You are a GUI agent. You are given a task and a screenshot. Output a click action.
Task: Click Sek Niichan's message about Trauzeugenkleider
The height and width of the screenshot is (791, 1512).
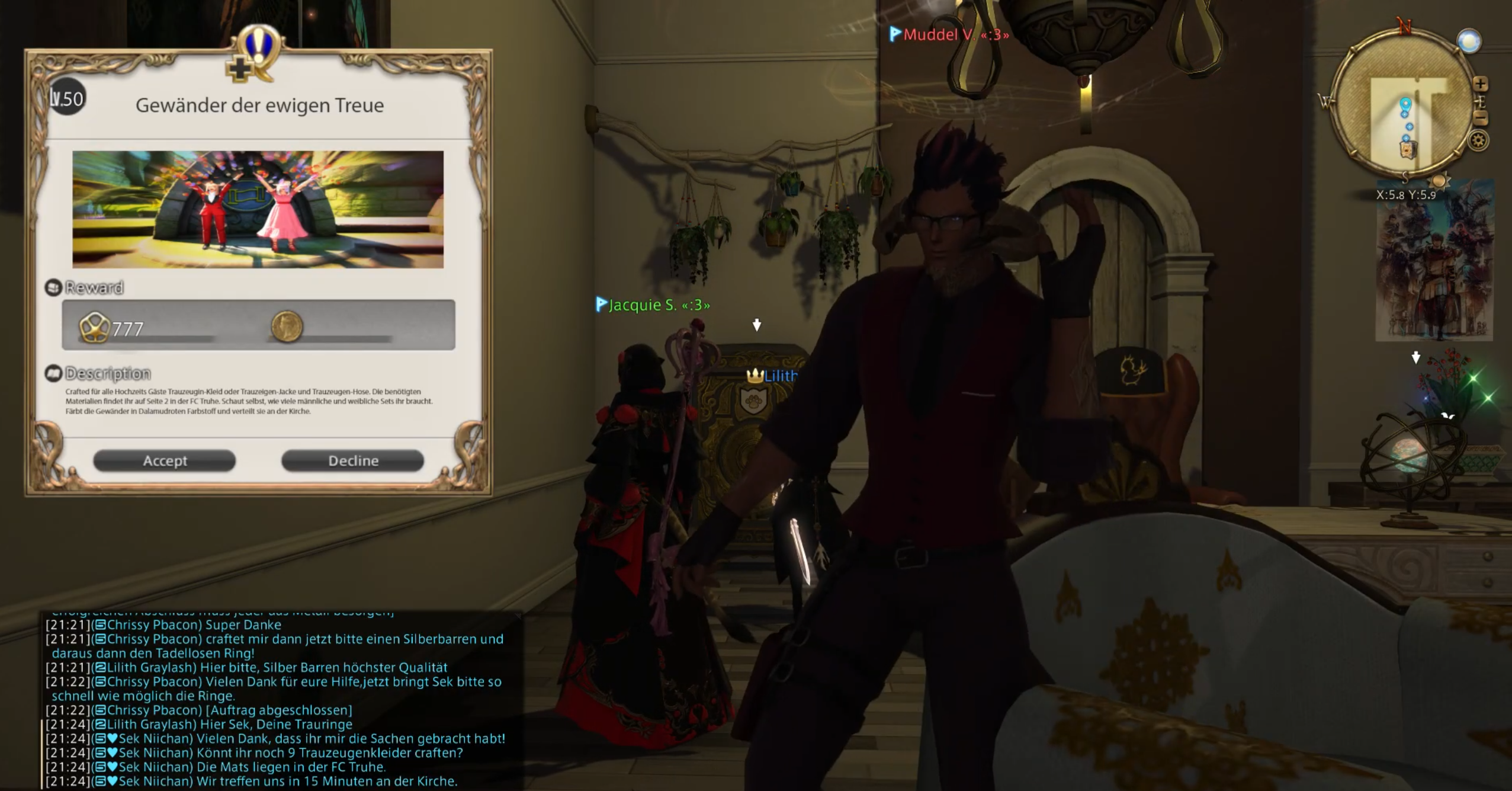pyautogui.click(x=291, y=752)
